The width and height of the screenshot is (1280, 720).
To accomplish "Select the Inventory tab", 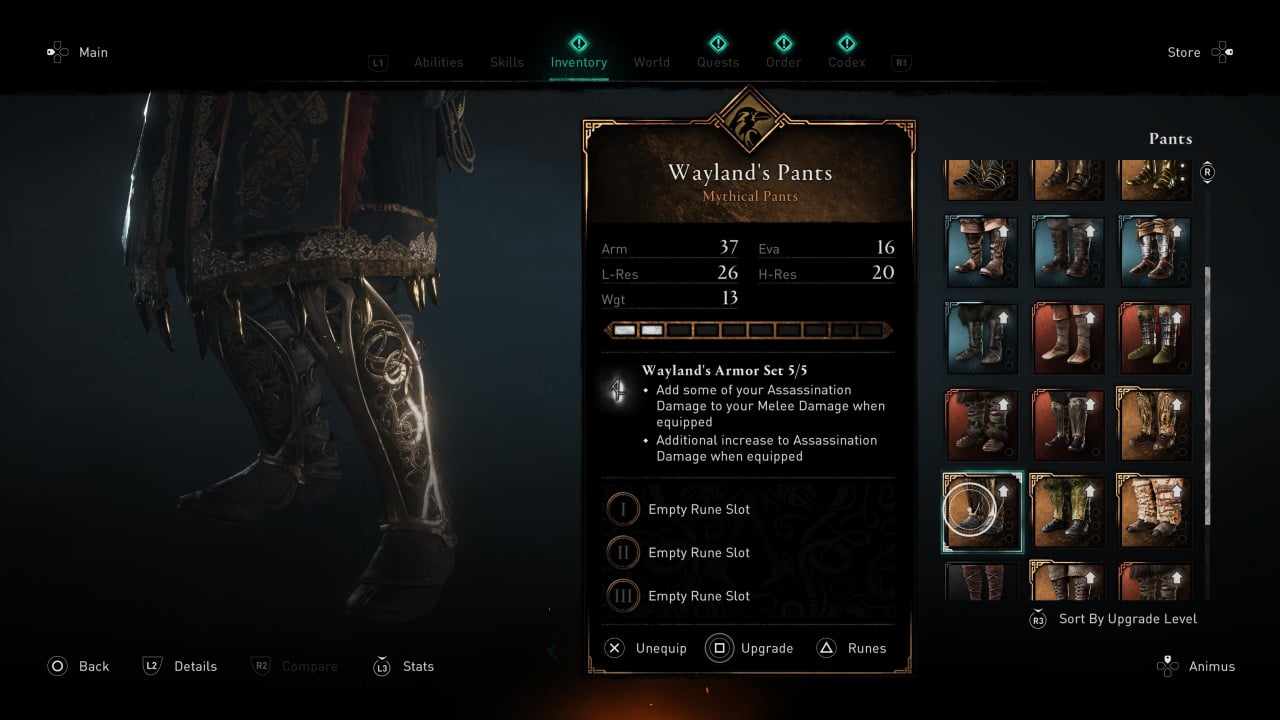I will [x=578, y=62].
